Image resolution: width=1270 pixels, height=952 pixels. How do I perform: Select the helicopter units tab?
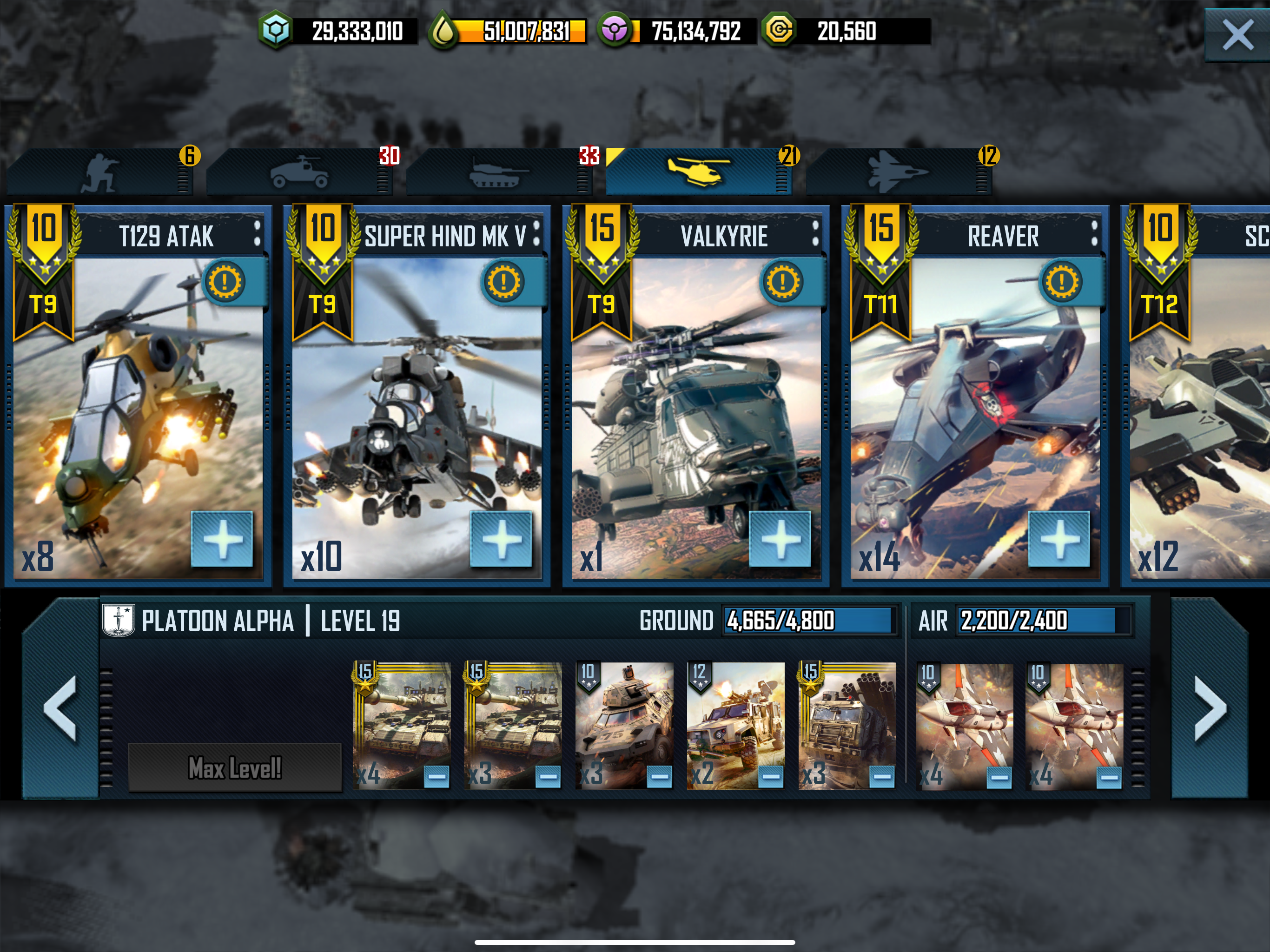pos(698,172)
